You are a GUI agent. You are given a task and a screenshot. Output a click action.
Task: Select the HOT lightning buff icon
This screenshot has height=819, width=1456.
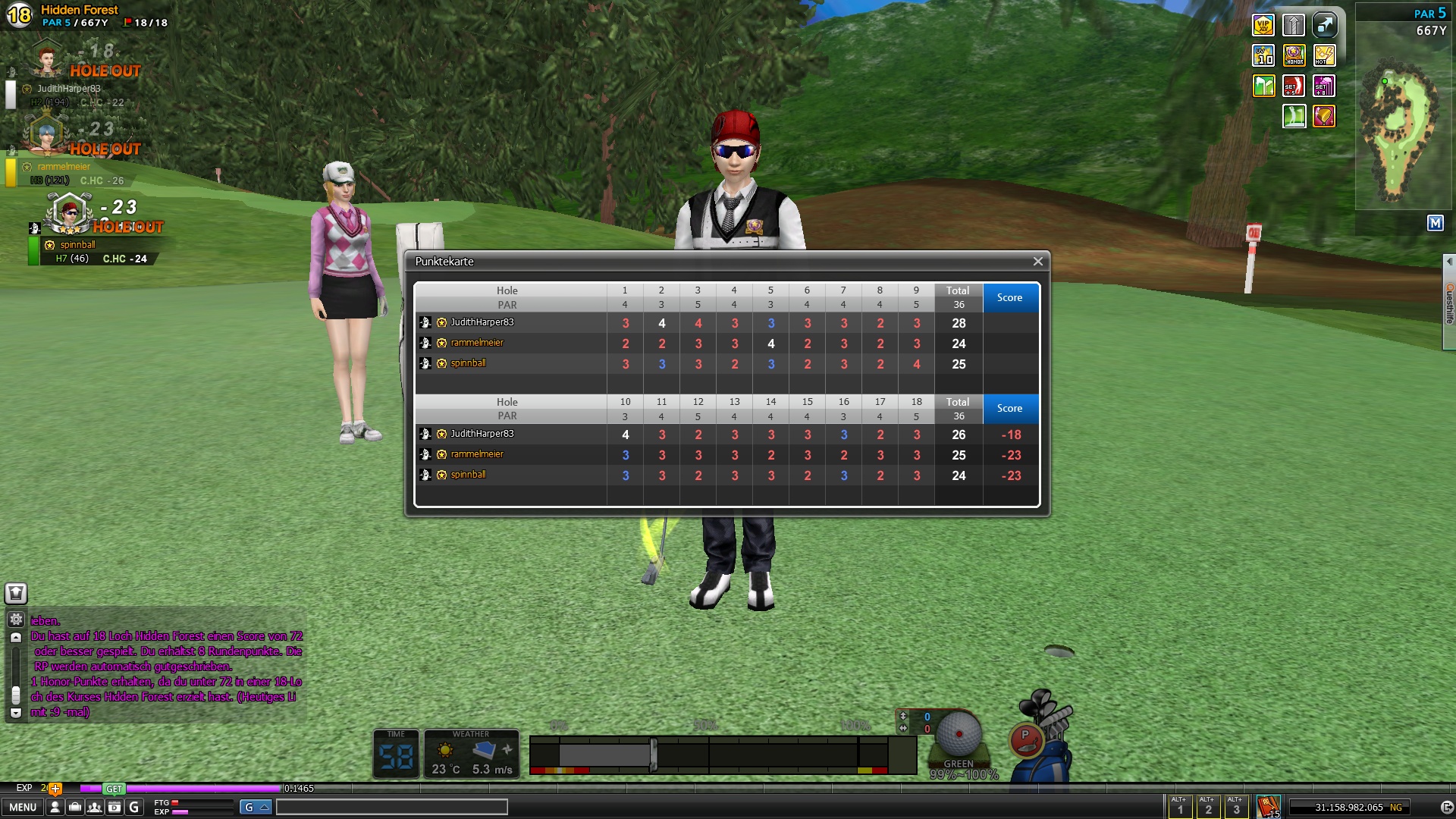click(x=1324, y=55)
